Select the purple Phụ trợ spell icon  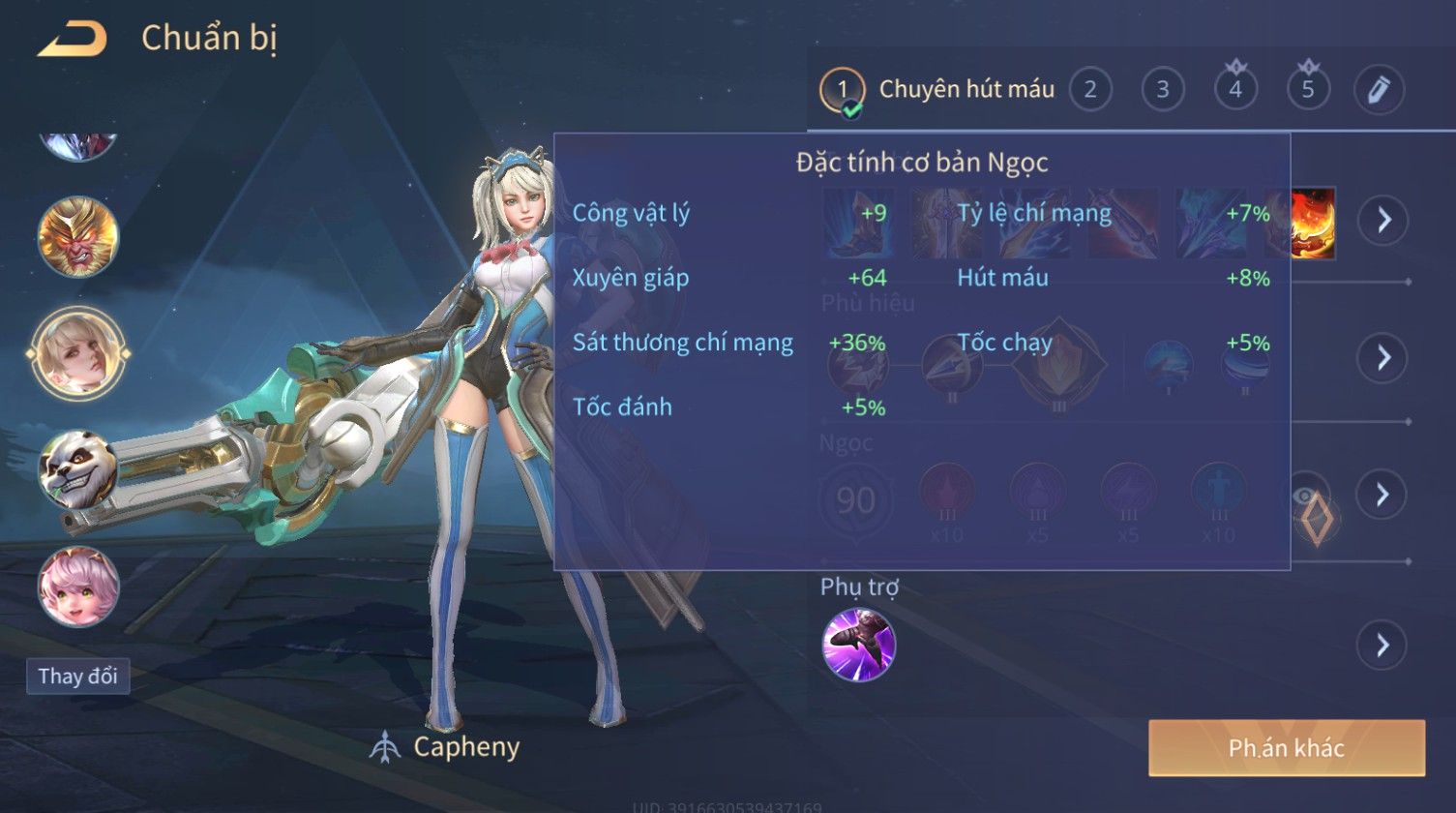pyautogui.click(x=858, y=644)
